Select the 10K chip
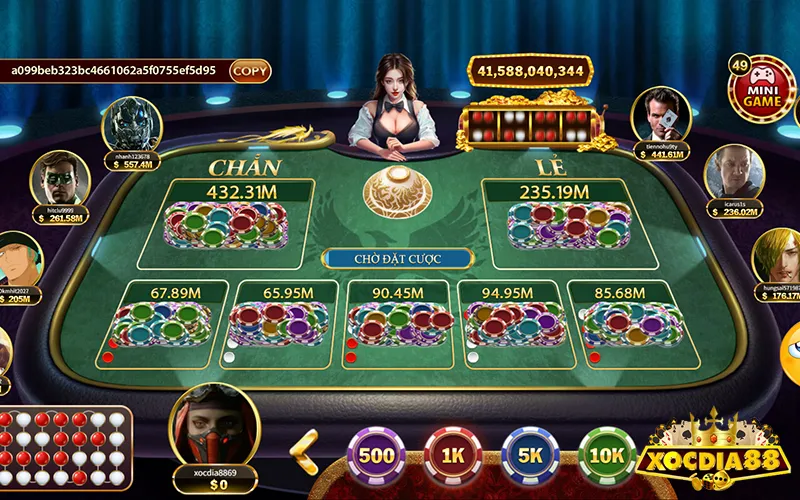Screen dimensions: 800x500 pos(607,455)
